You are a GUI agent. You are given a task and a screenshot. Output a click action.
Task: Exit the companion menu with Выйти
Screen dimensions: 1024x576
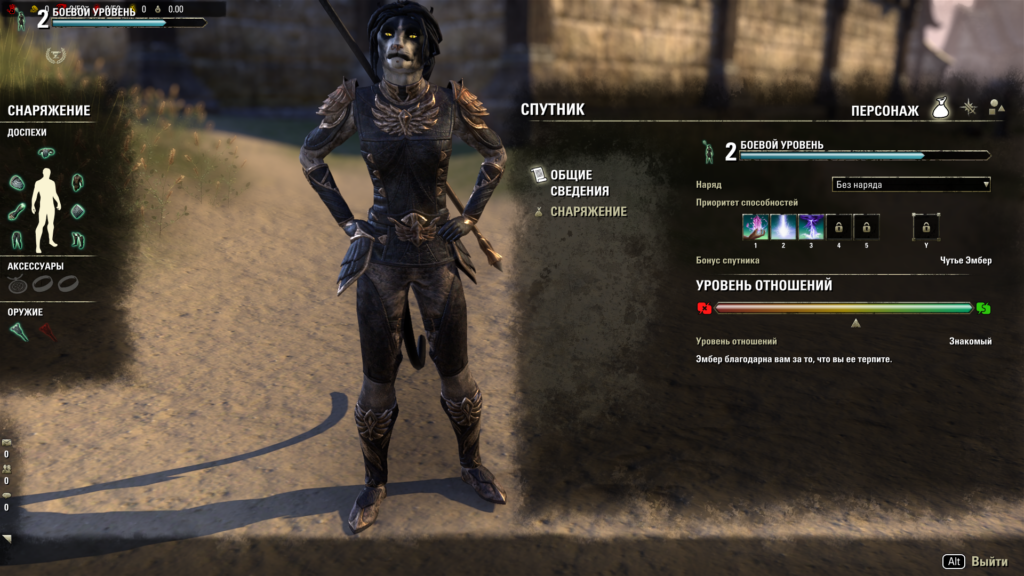click(975, 562)
